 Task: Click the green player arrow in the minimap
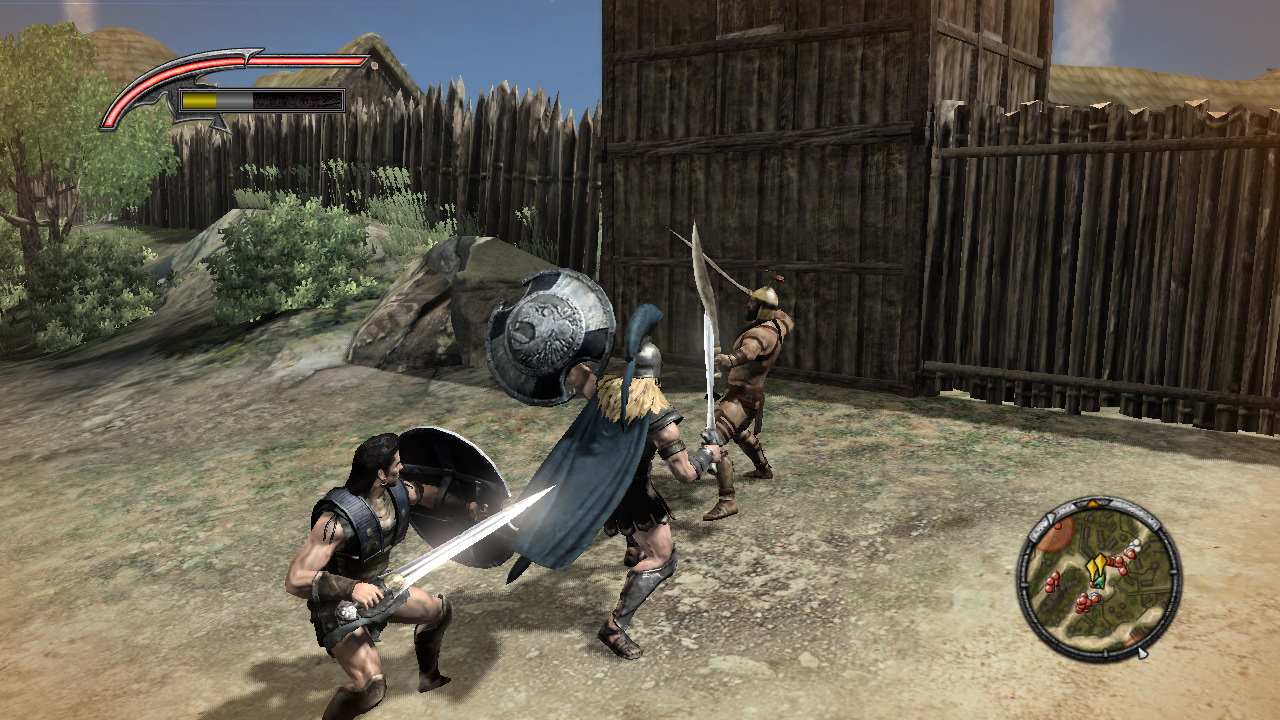tap(1100, 581)
